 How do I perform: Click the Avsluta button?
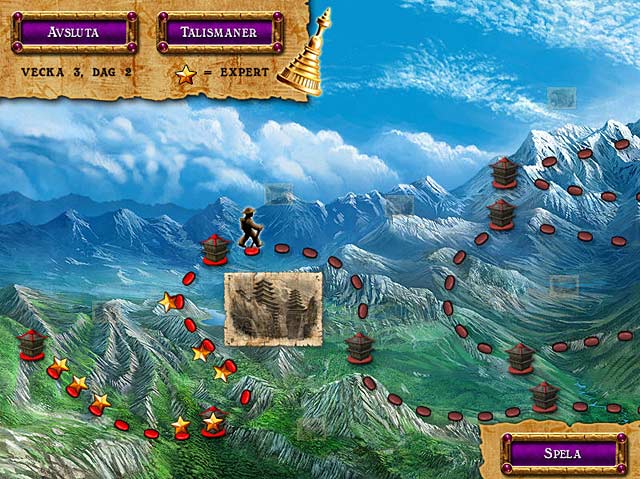[x=75, y=31]
